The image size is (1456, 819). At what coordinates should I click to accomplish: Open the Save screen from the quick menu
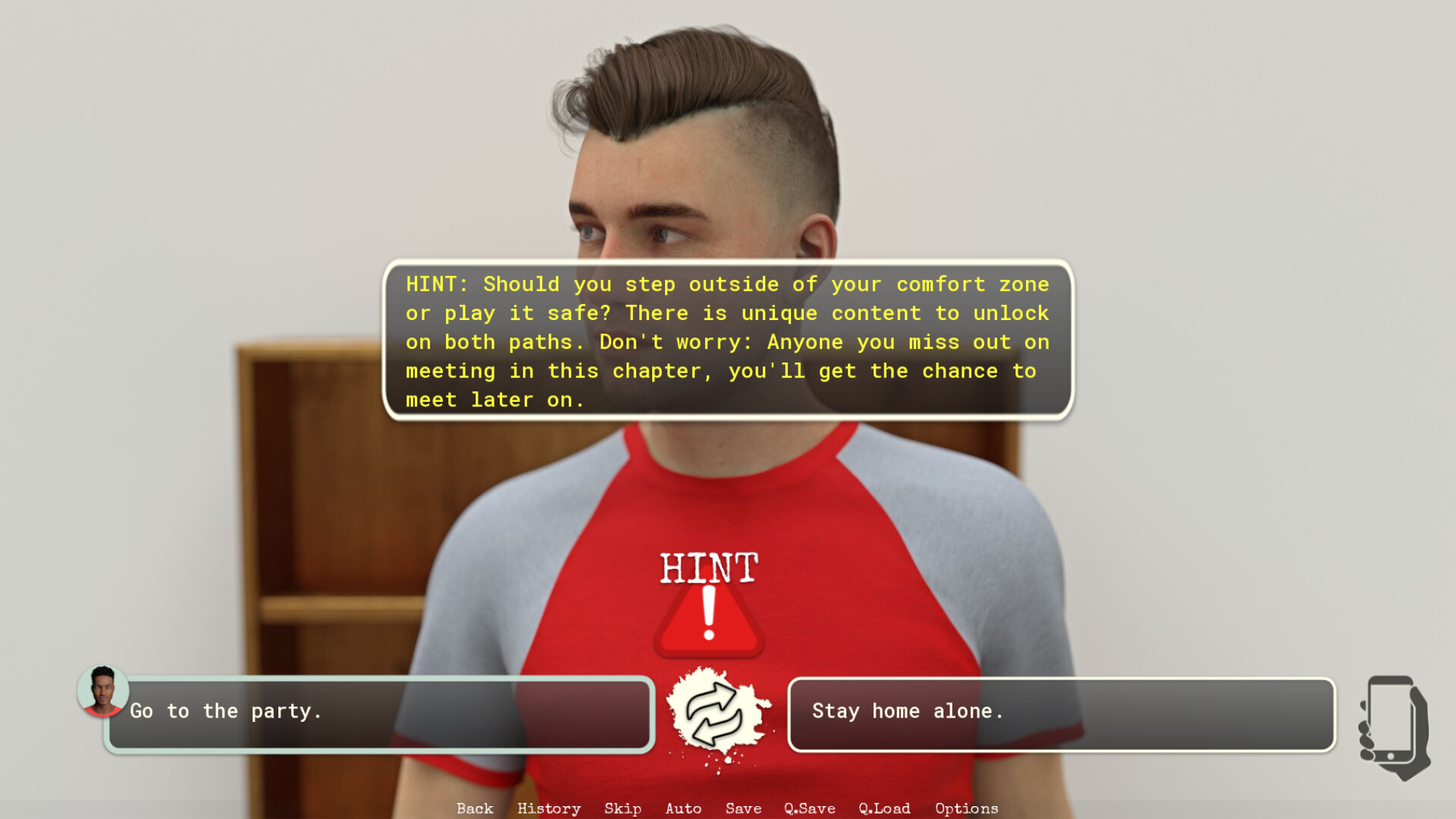pyautogui.click(x=742, y=808)
